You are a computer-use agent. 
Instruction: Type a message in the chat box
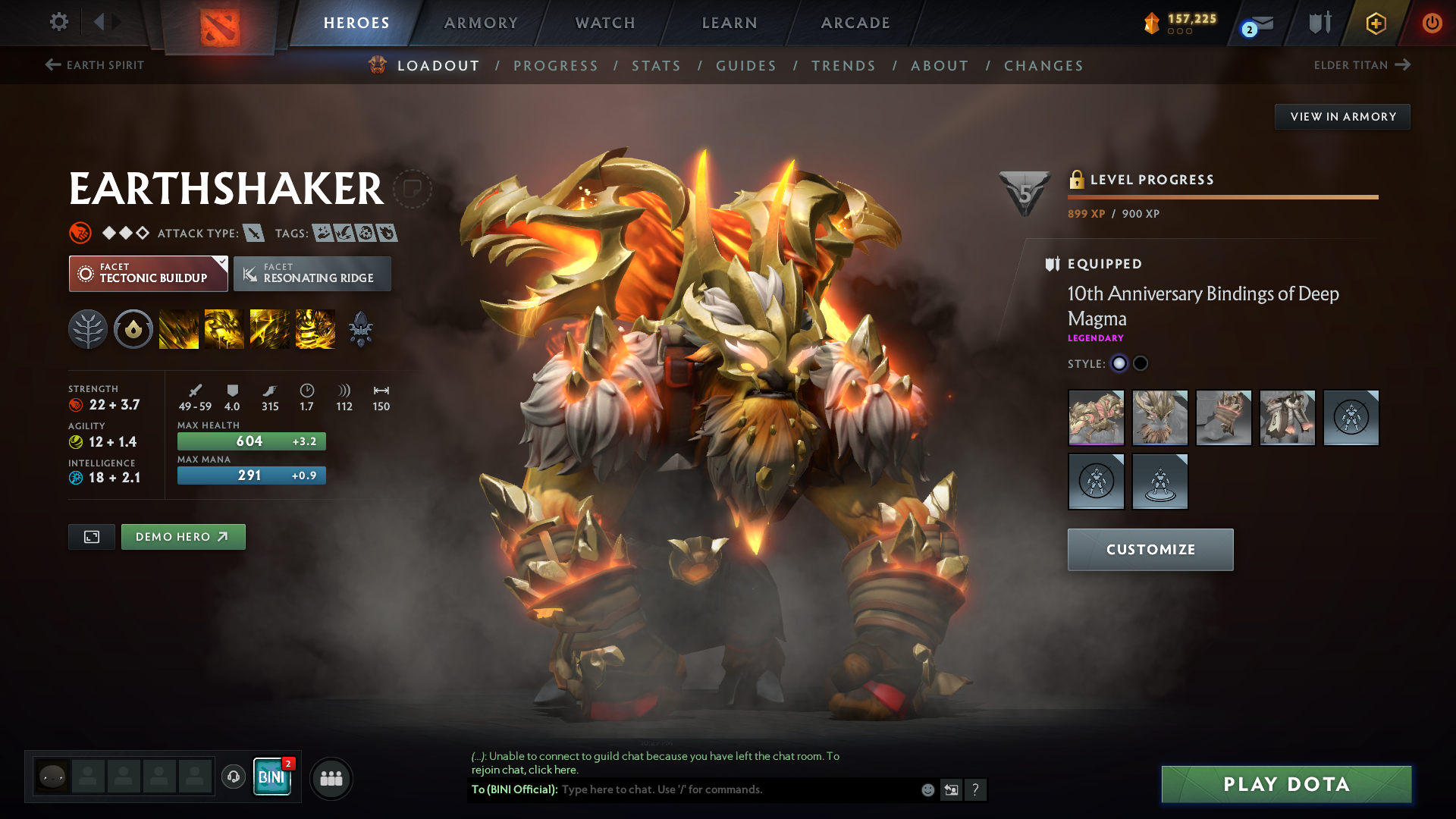[x=736, y=789]
